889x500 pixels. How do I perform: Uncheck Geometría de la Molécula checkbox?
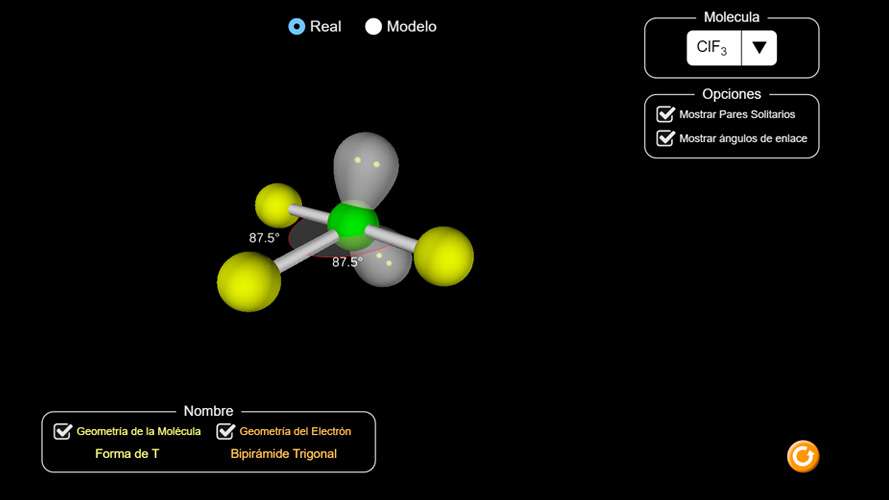tap(63, 431)
